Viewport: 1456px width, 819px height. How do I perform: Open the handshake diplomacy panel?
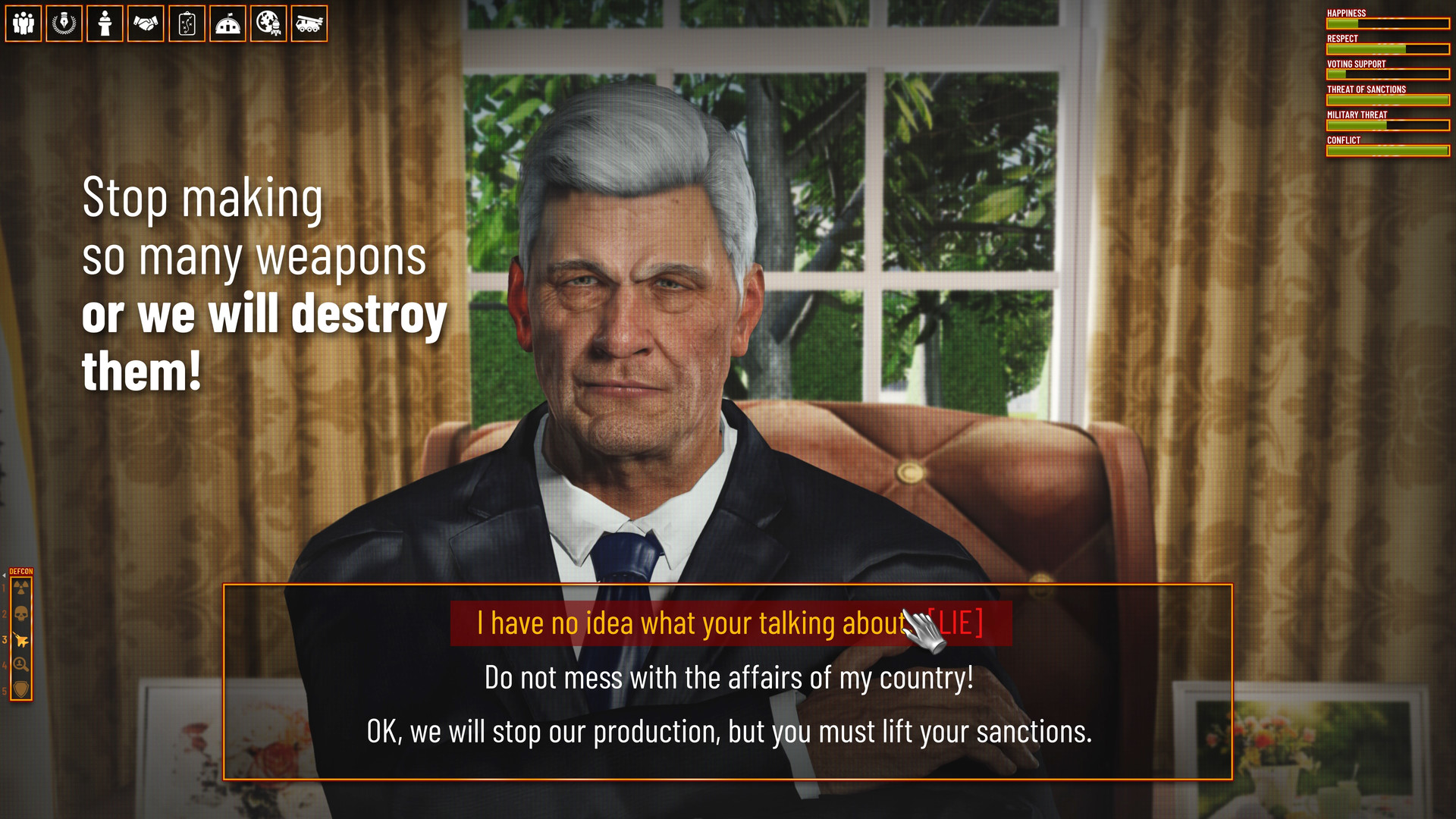(146, 24)
